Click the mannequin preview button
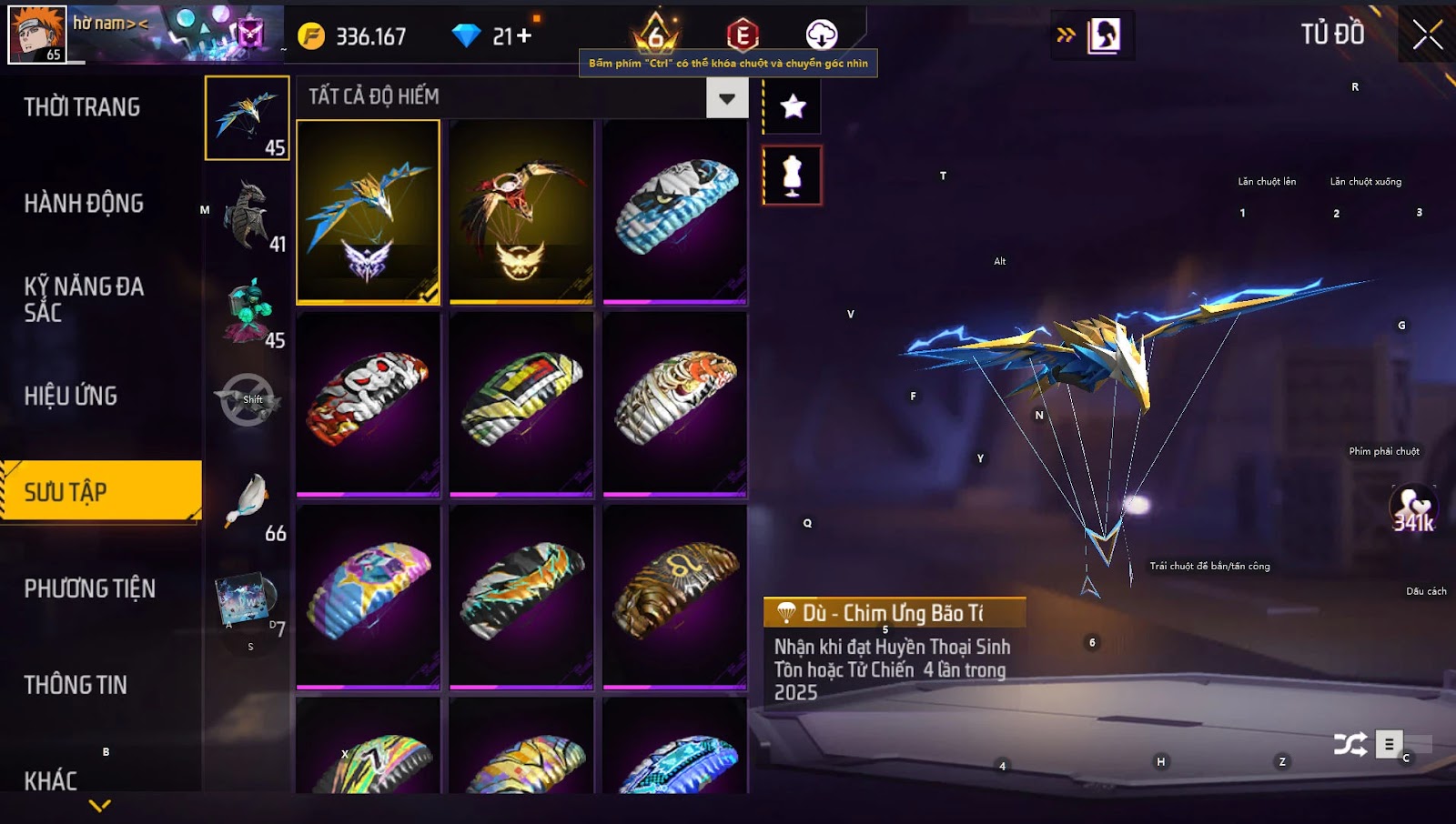Viewport: 1456px width, 824px height. tap(793, 176)
